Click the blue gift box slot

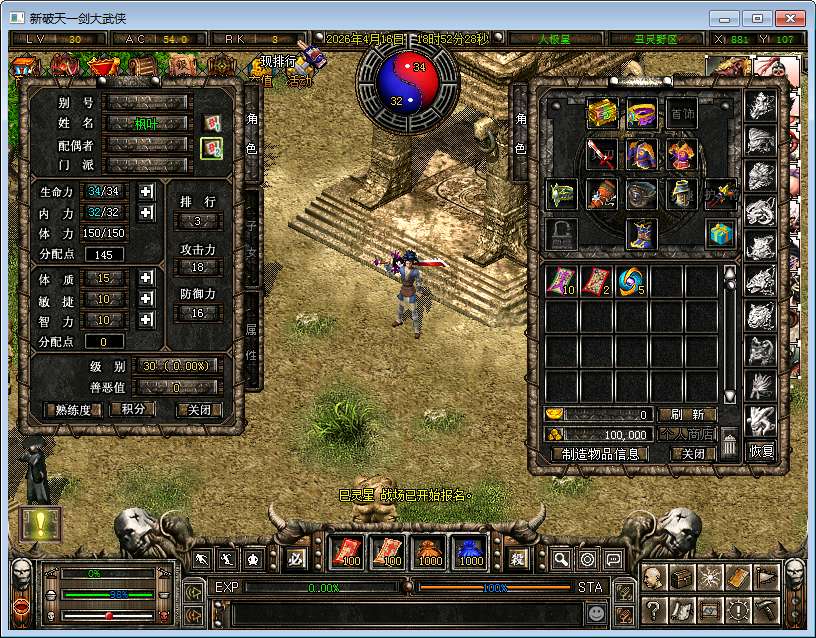[721, 234]
